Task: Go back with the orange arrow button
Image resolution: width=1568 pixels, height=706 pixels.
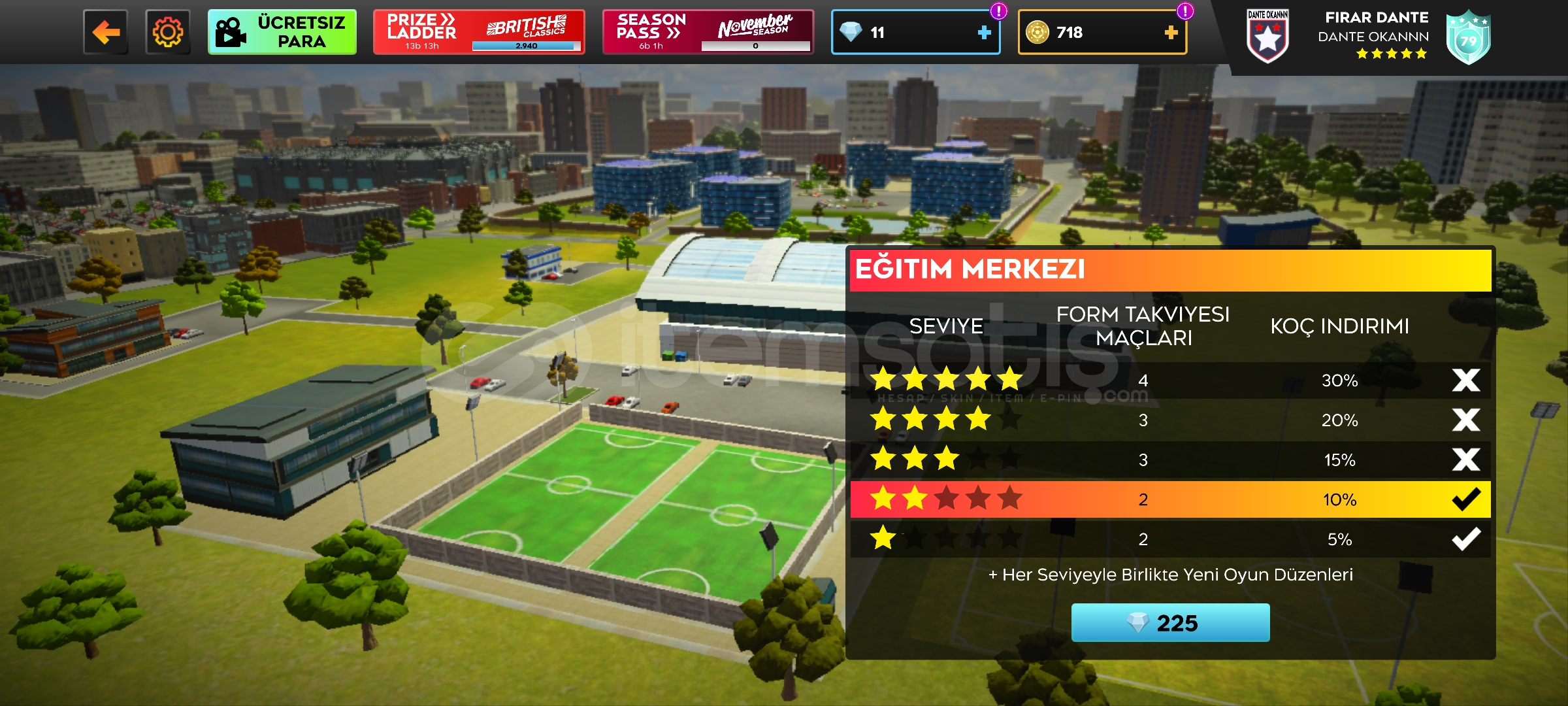Action: click(x=106, y=32)
